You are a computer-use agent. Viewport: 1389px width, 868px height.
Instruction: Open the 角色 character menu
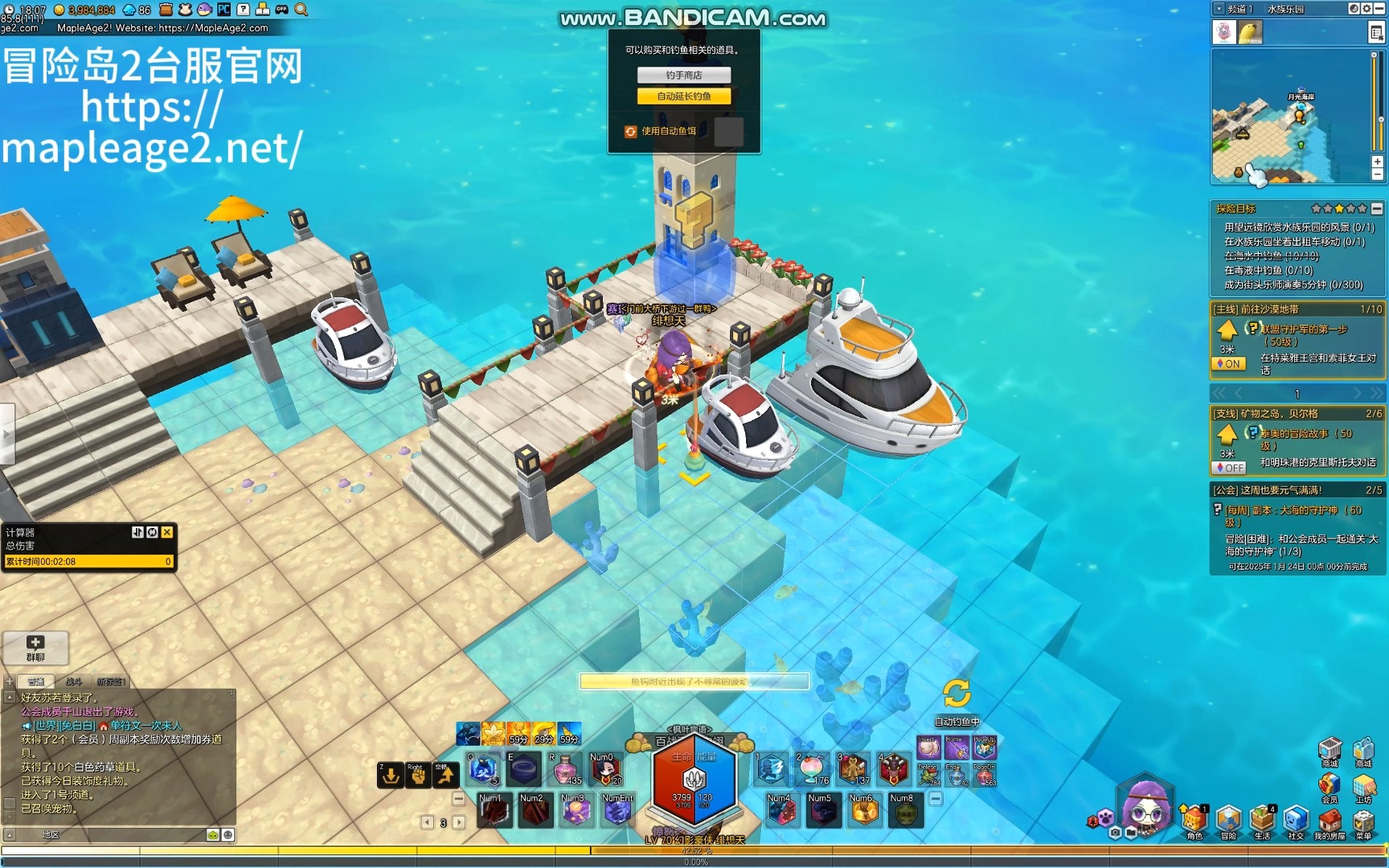pos(1194,821)
